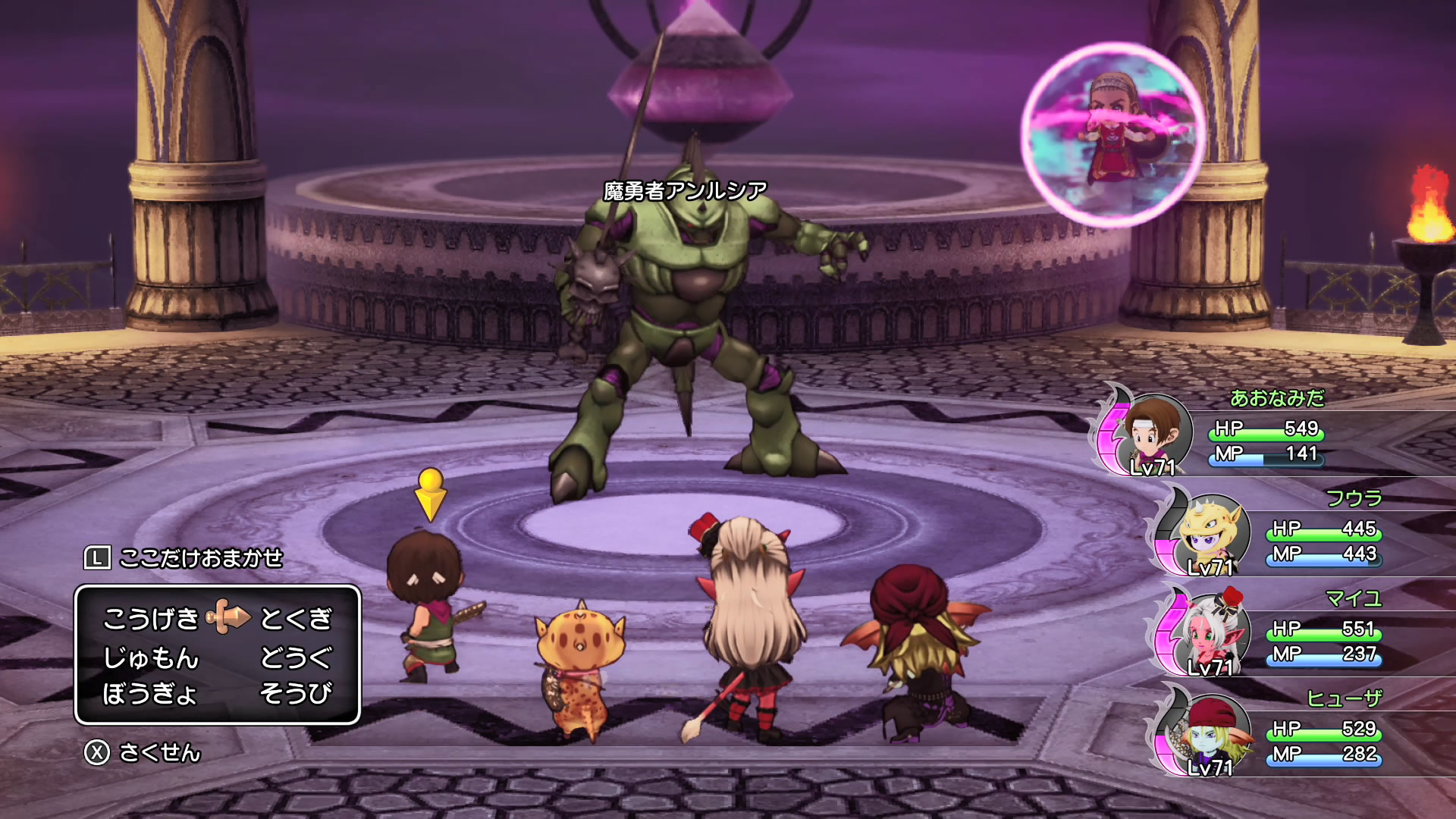Image resolution: width=1456 pixels, height=819 pixels.
Task: Open the じゅもん spells command
Action: [150, 657]
